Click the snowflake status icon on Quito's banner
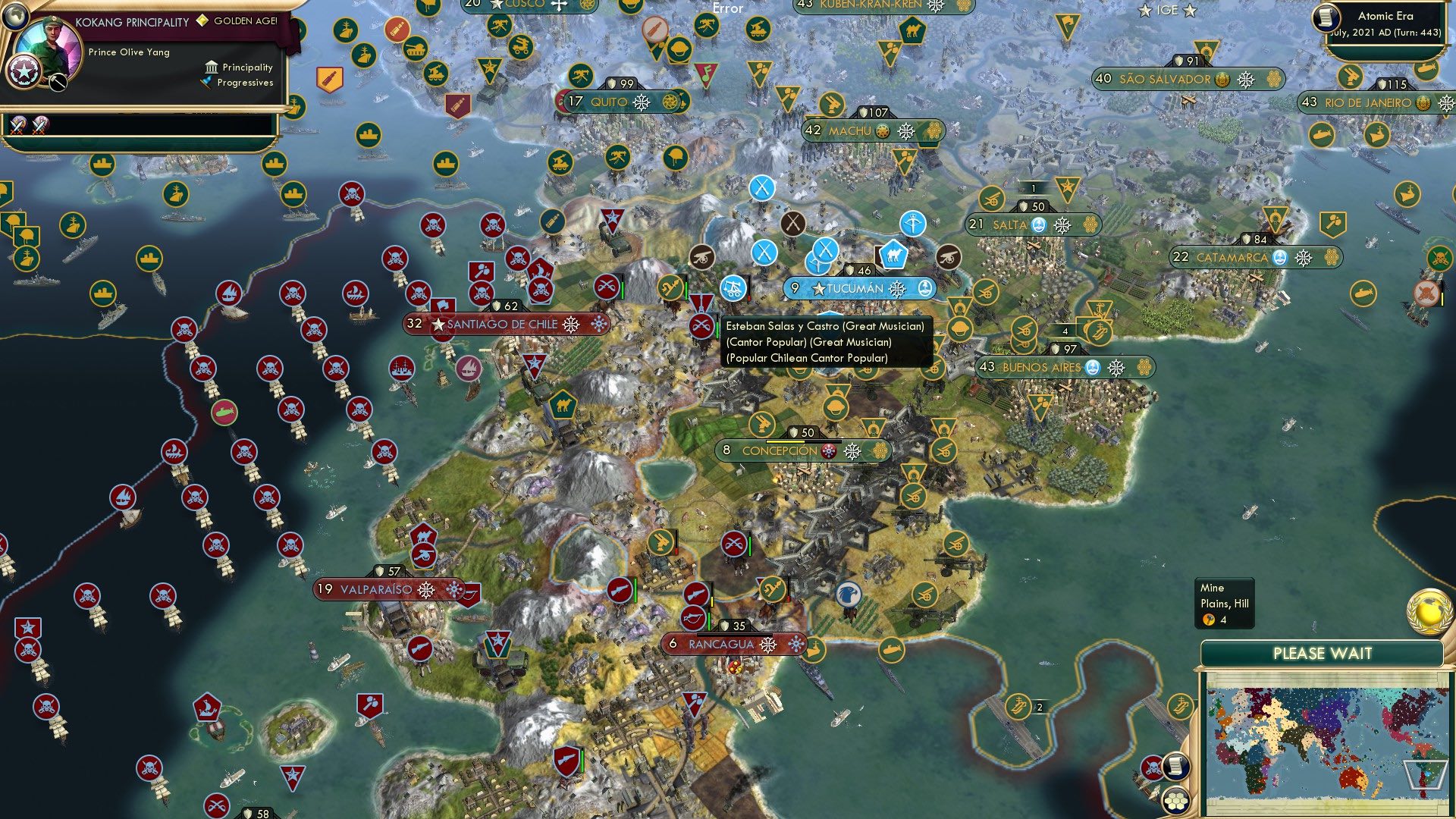This screenshot has width=1456, height=819. click(641, 100)
